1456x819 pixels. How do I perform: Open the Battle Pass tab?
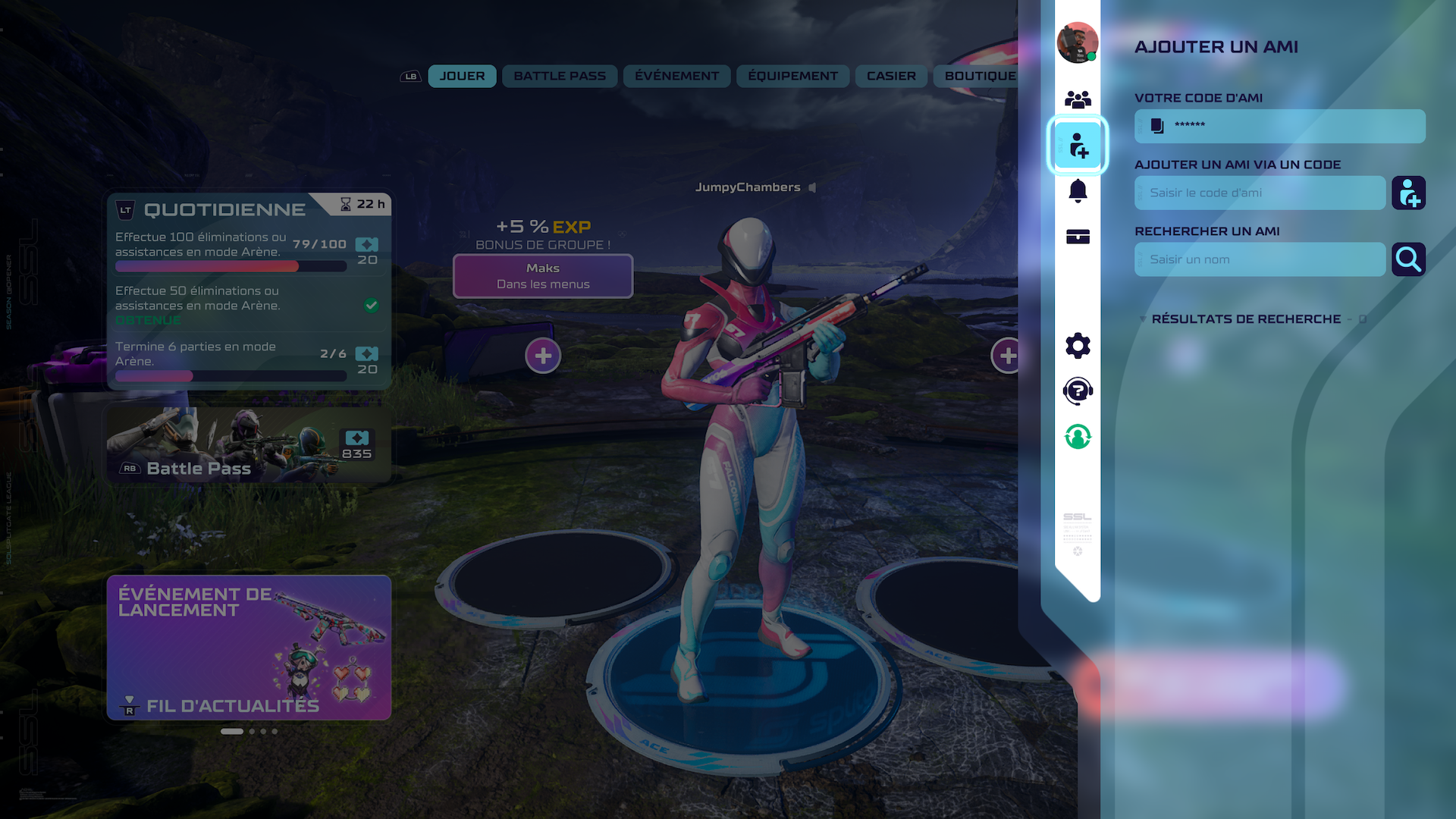pos(560,76)
